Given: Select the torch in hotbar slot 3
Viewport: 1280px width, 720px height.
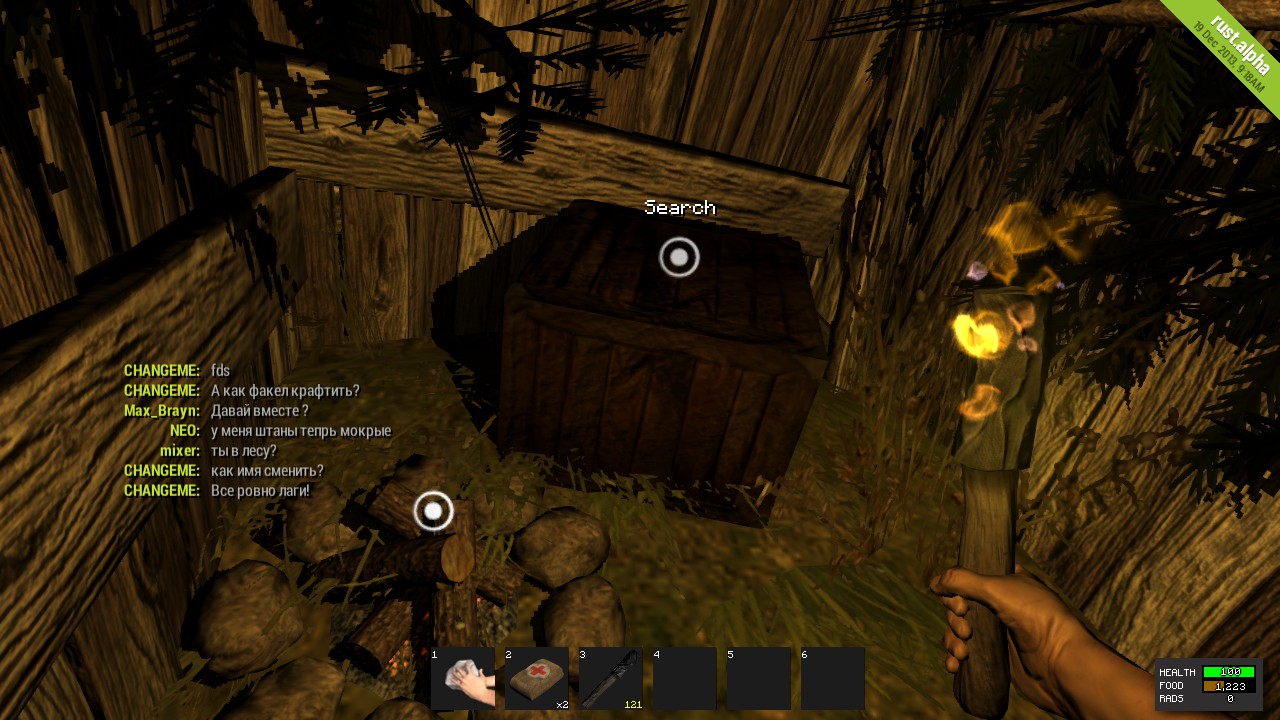Looking at the screenshot, I should point(611,678).
